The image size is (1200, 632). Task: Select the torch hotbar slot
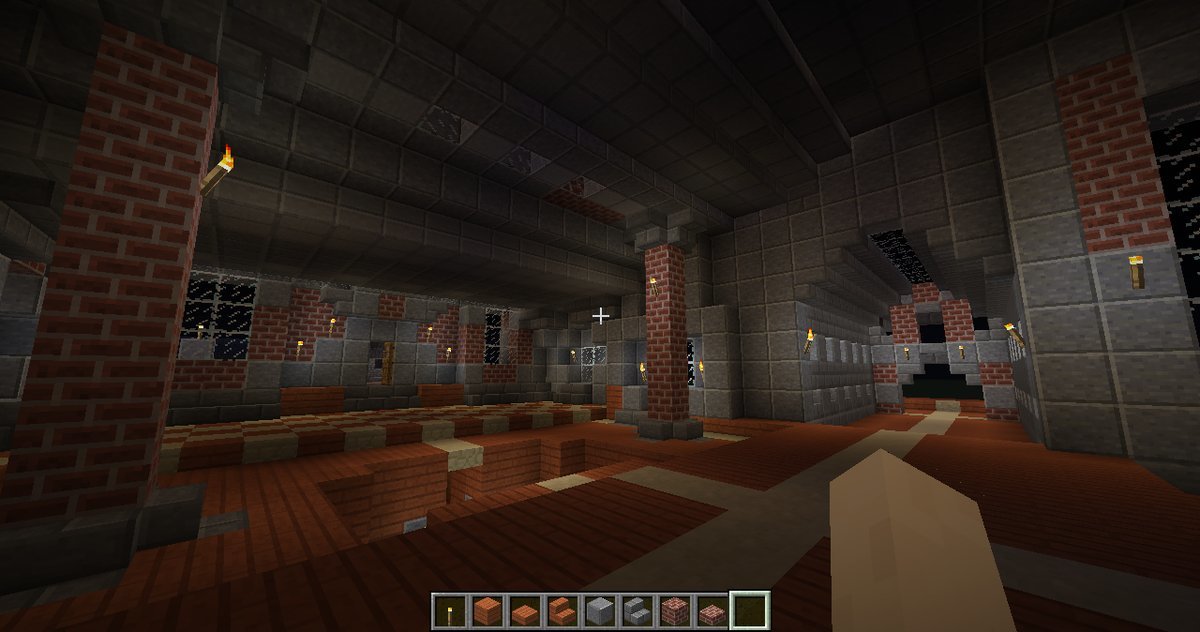[449, 610]
